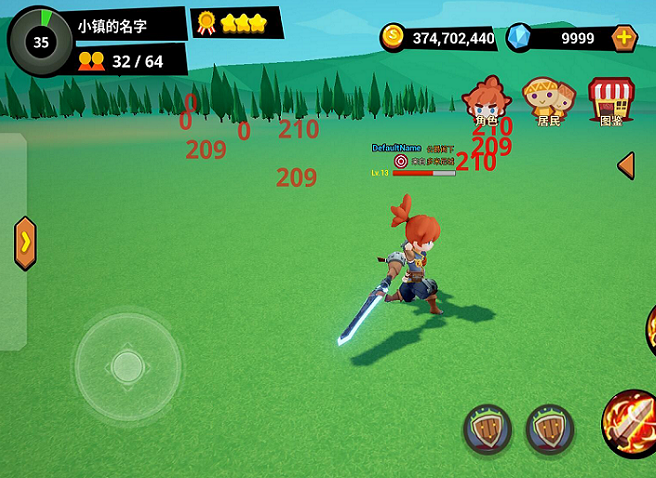Tap the virtual joystick center
The height and width of the screenshot is (478, 656).
coord(127,367)
